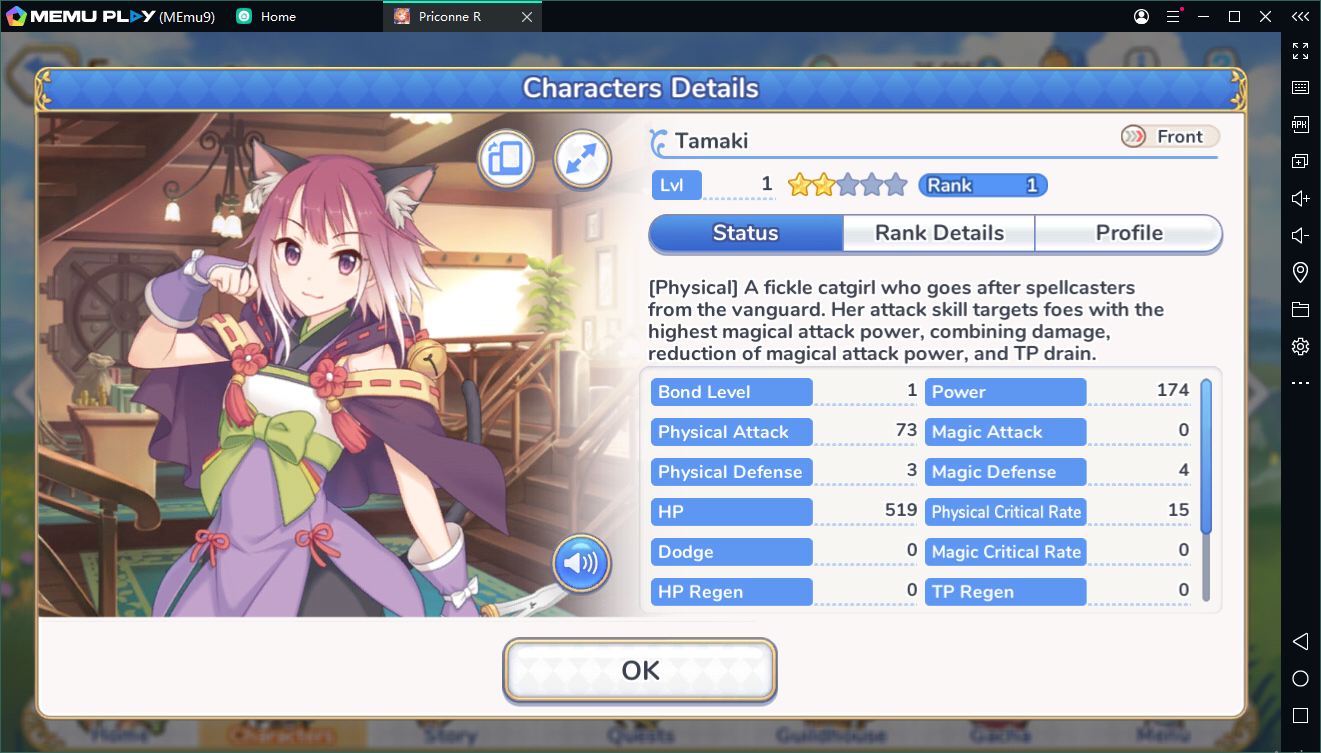Confirm with the OK button
This screenshot has height=753, width=1321.
[640, 670]
